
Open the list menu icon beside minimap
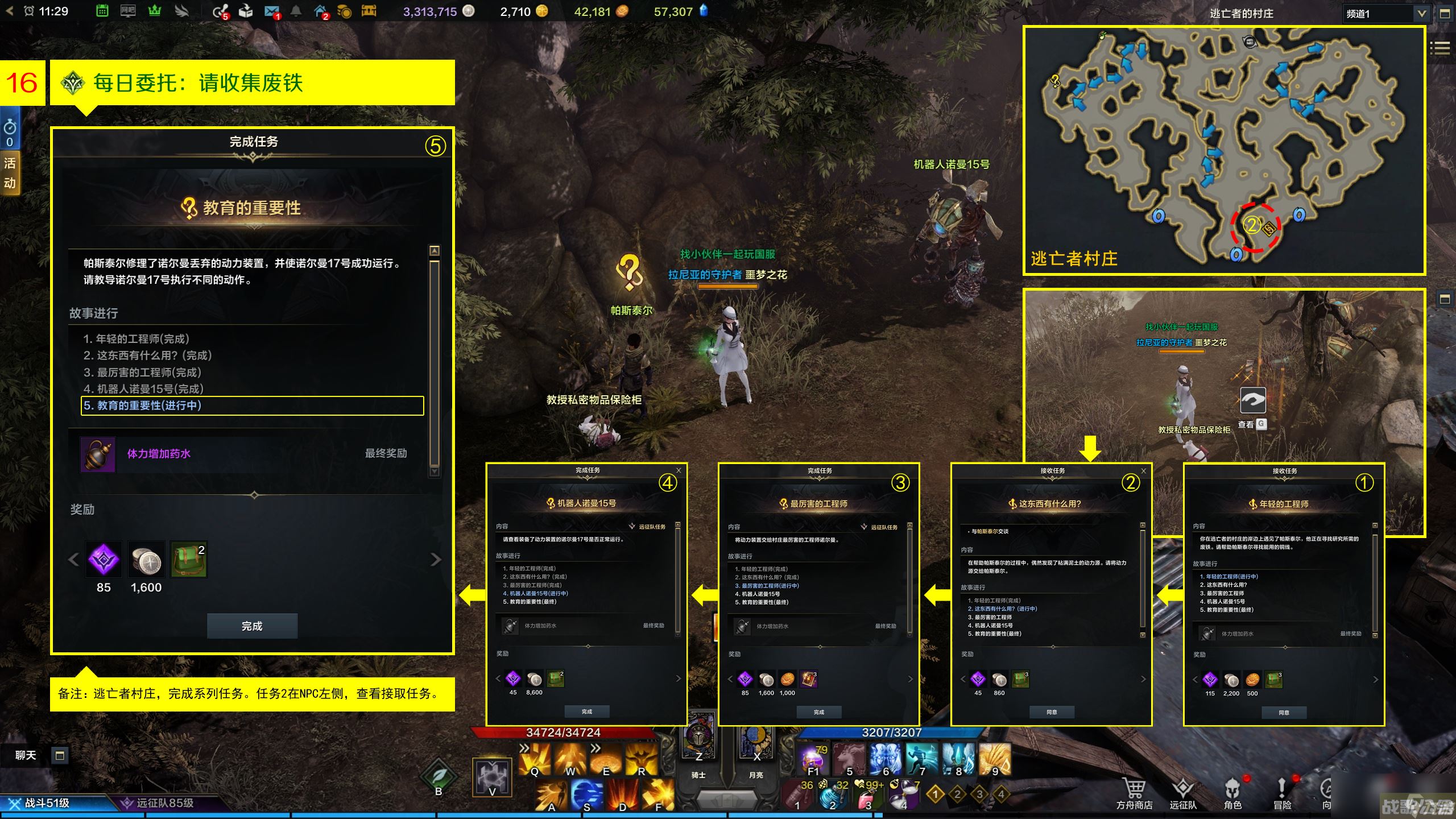[x=1440, y=48]
